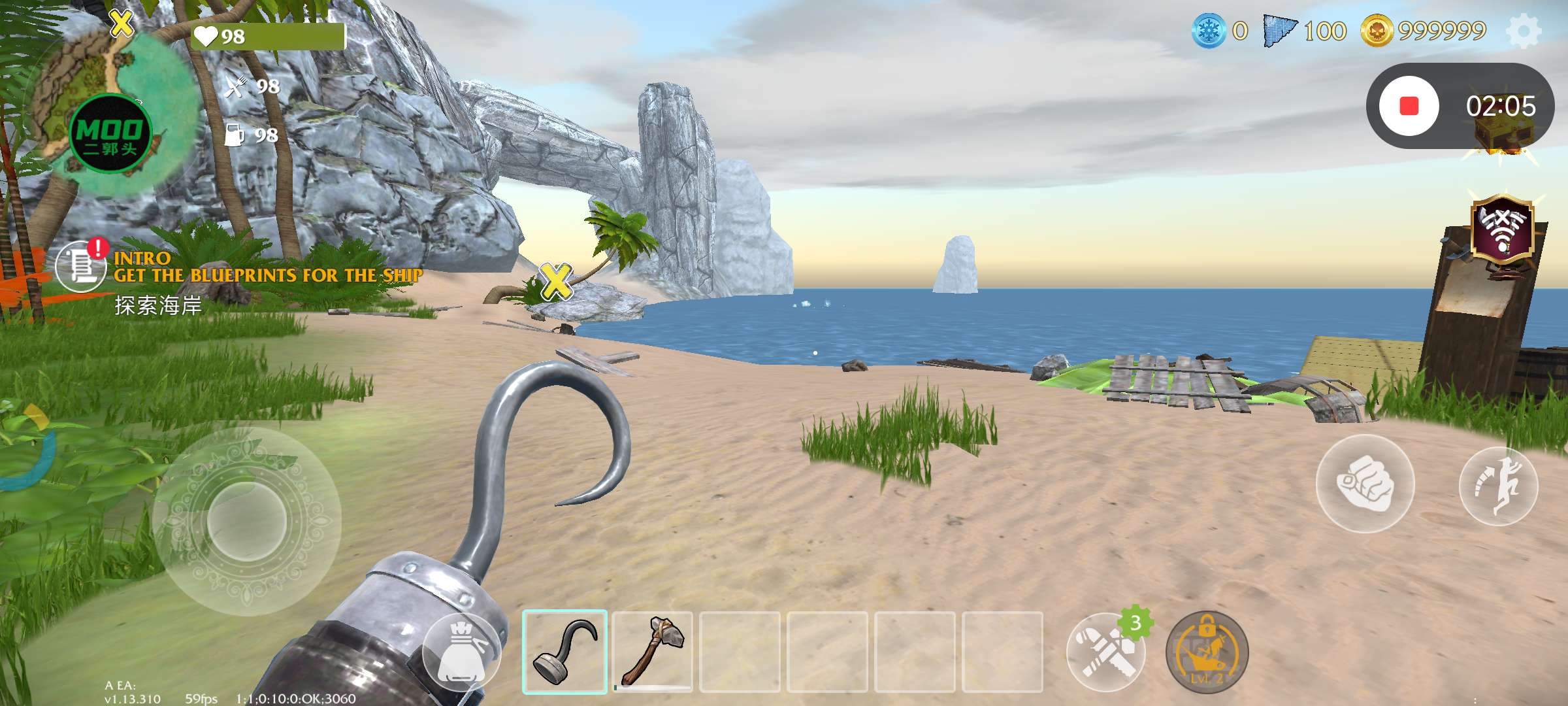1568x706 pixels.
Task: Tap the movement joystick
Action: 246,521
